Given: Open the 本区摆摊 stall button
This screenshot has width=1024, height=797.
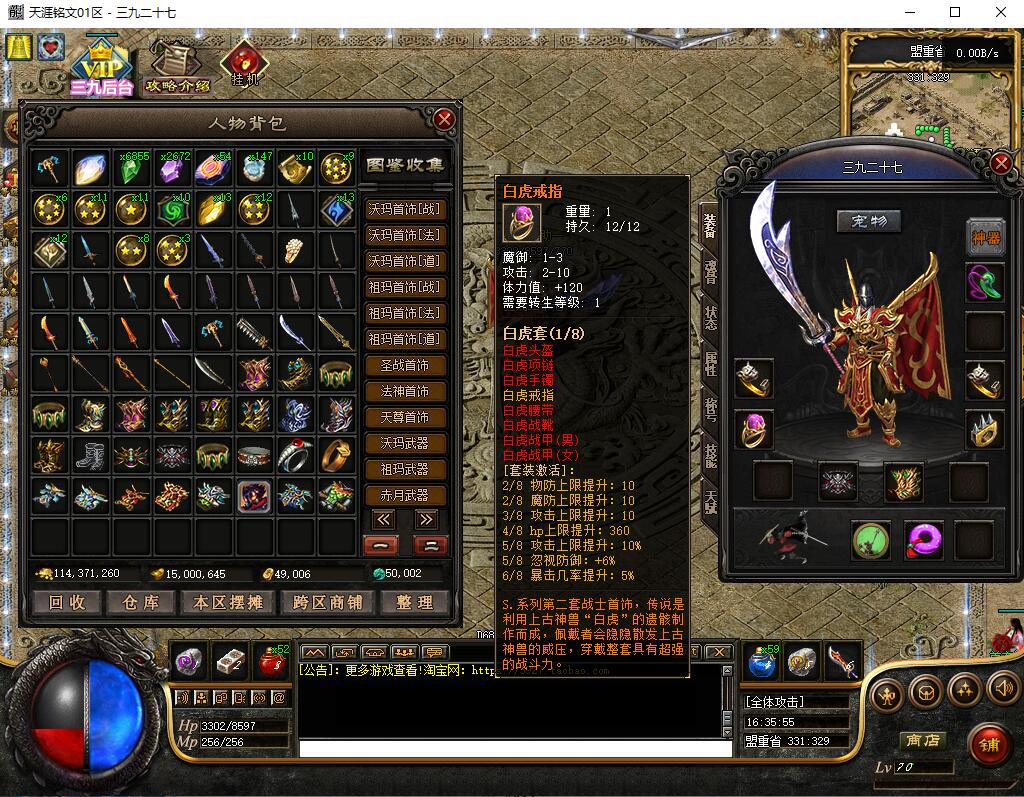Looking at the screenshot, I should [x=226, y=602].
